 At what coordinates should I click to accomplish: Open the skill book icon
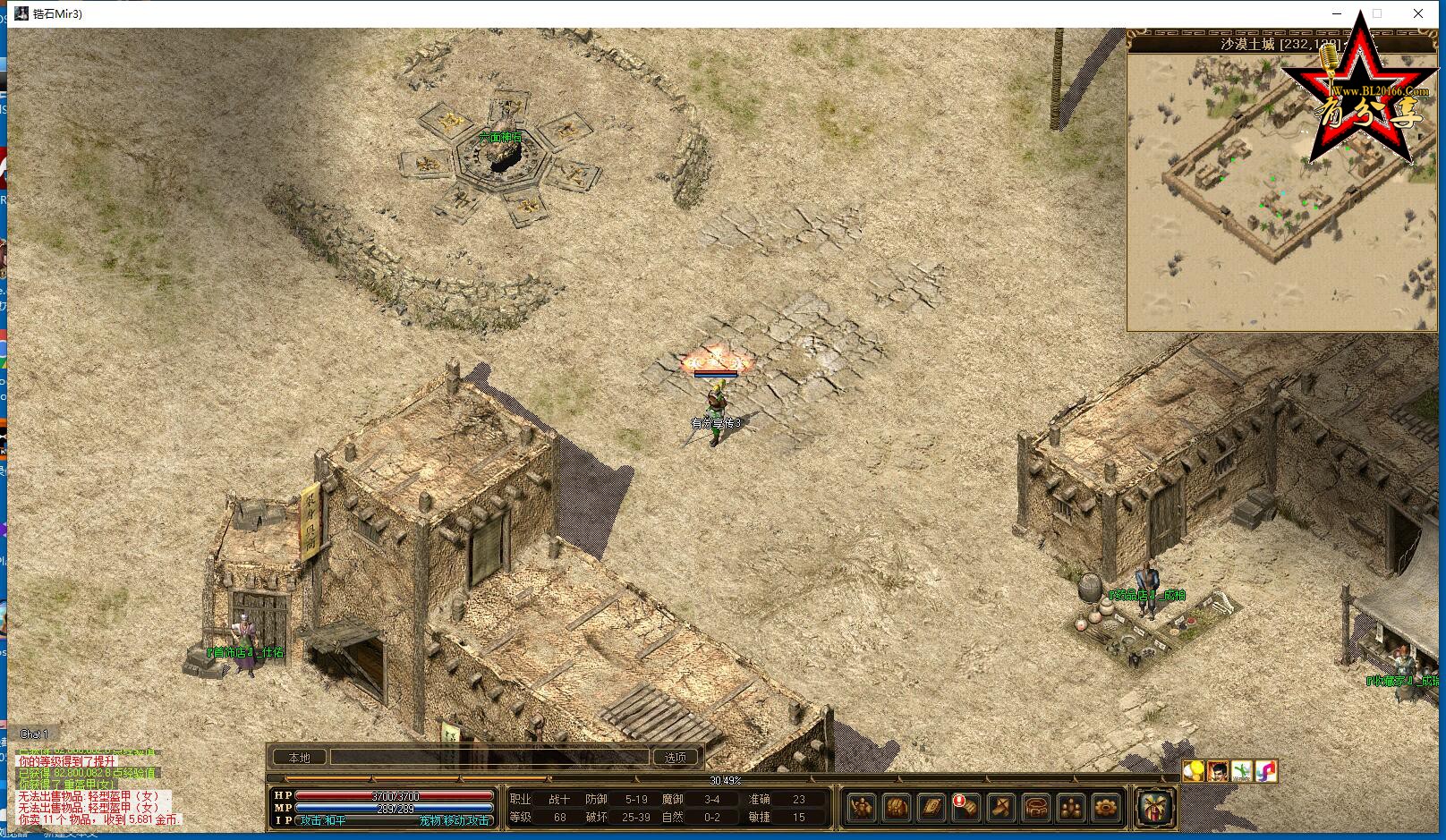tap(931, 808)
